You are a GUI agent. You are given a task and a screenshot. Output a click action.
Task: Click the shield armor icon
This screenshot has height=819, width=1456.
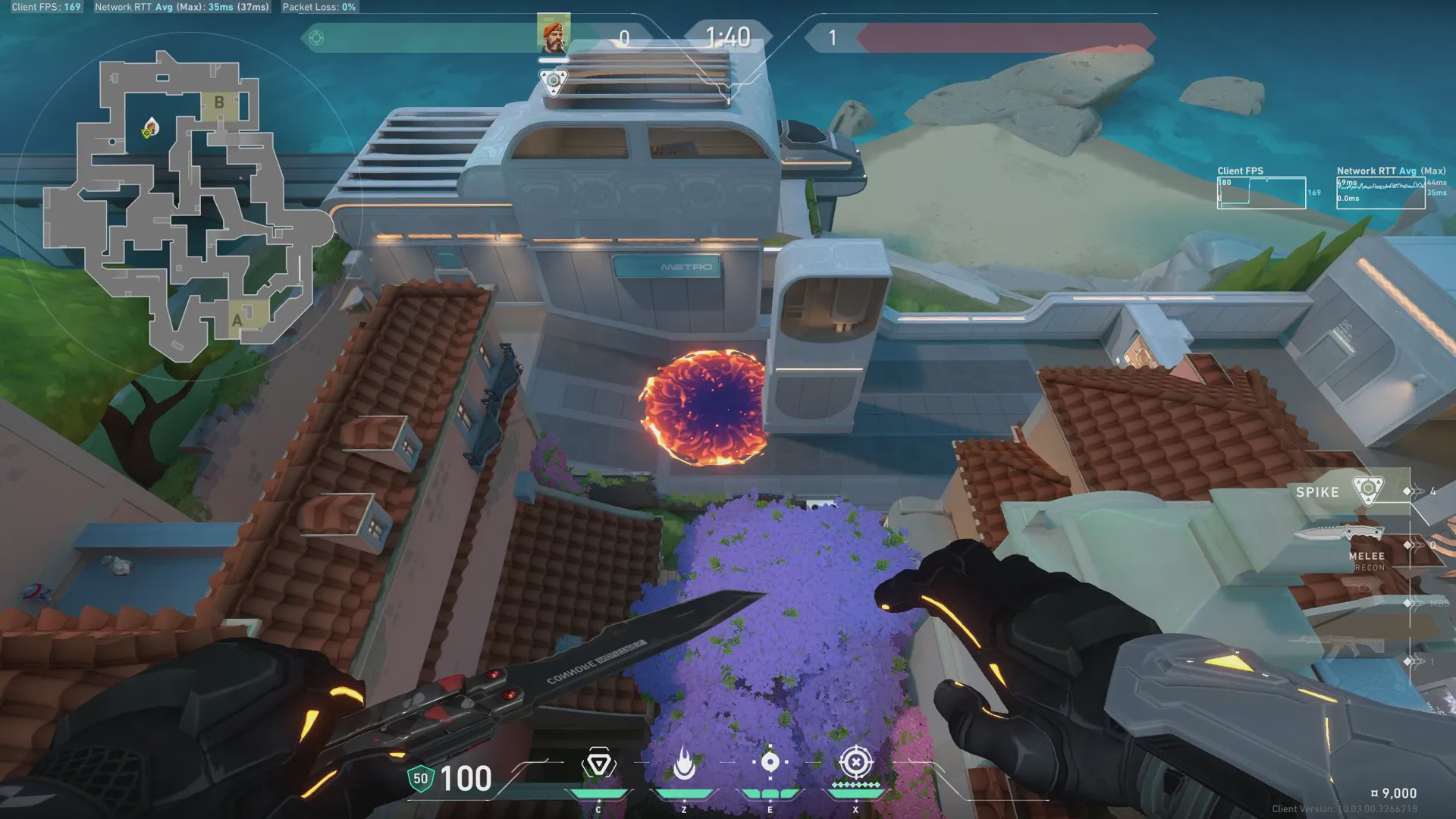point(420,779)
